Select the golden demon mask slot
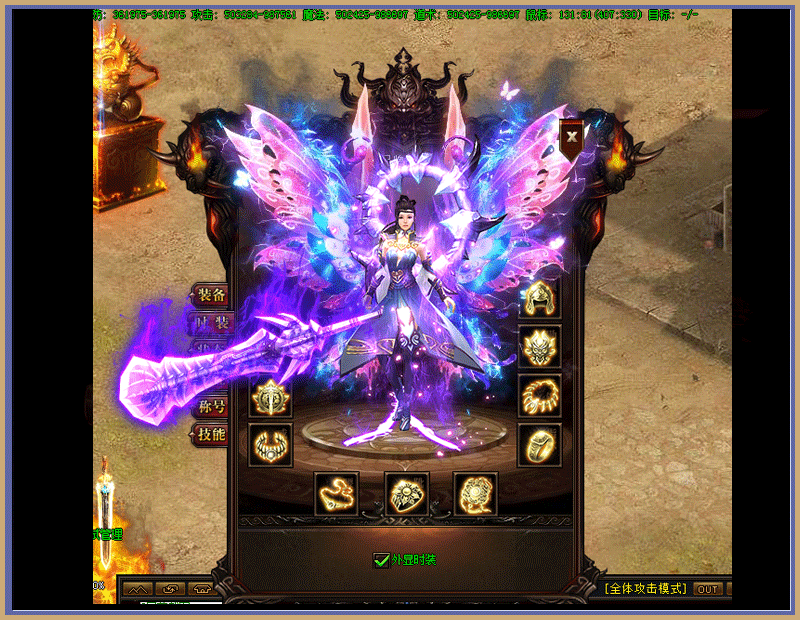The height and width of the screenshot is (620, 800). click(539, 346)
